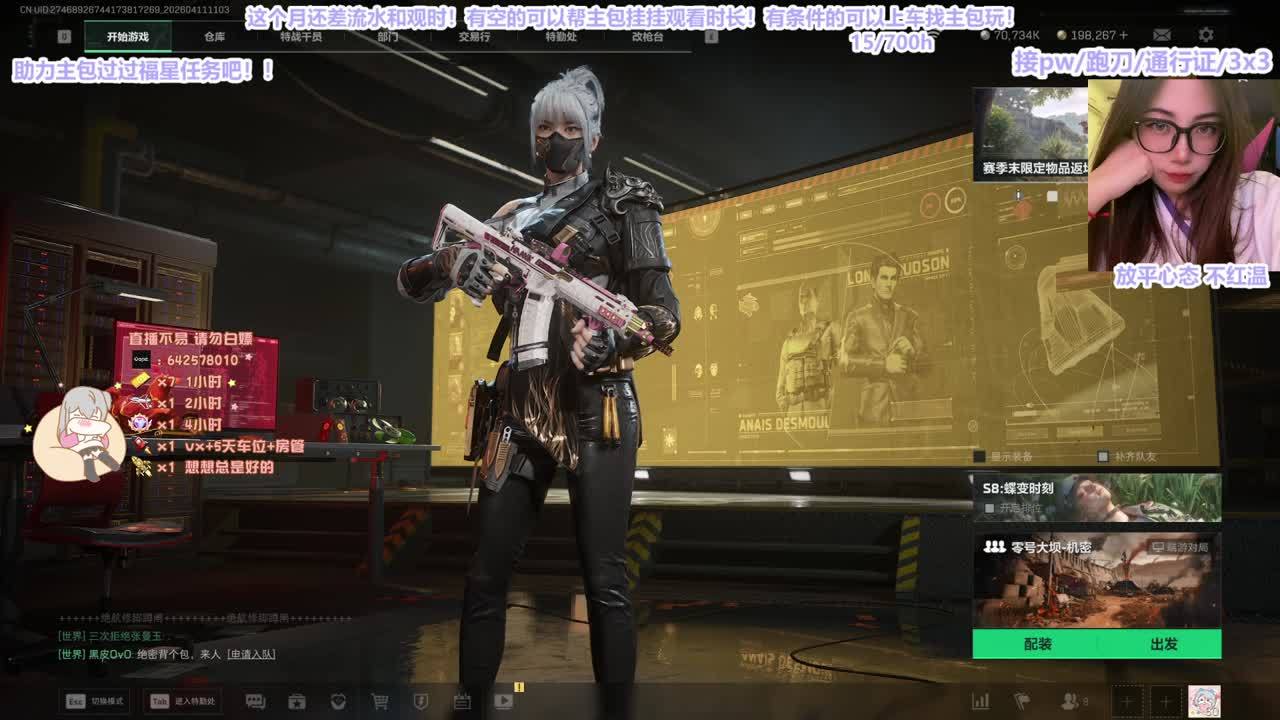Select the 零号大坝-机密 map card
This screenshot has width=1280, height=720.
point(1097,580)
